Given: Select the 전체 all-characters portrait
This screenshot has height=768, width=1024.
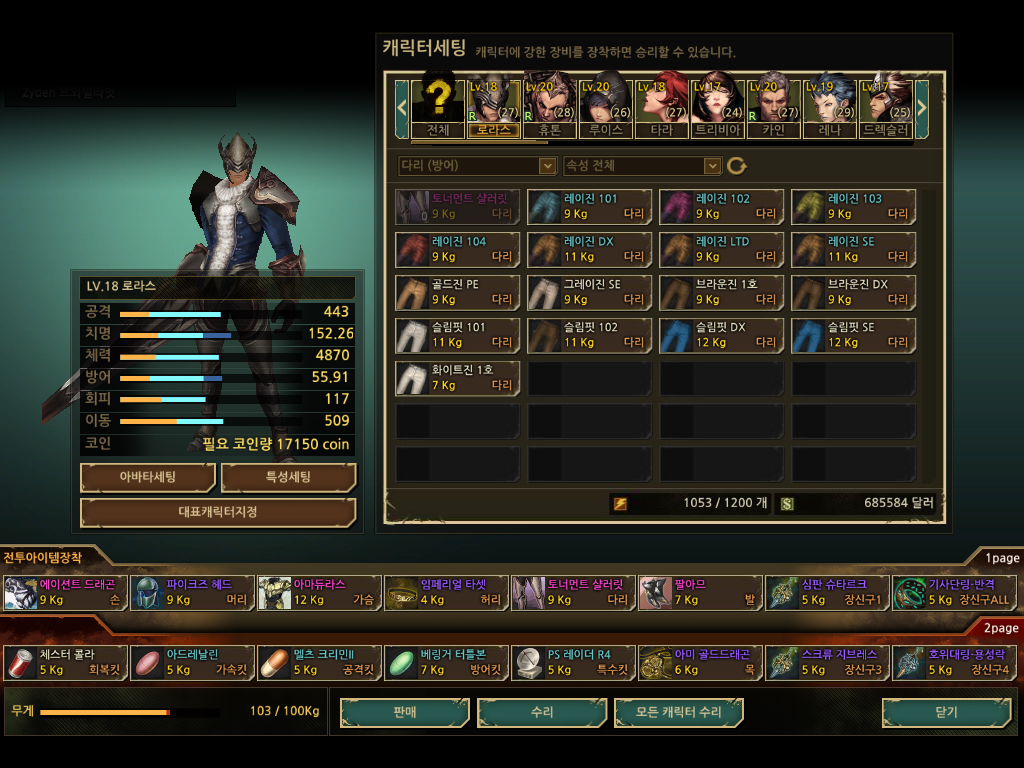Looking at the screenshot, I should [x=437, y=106].
